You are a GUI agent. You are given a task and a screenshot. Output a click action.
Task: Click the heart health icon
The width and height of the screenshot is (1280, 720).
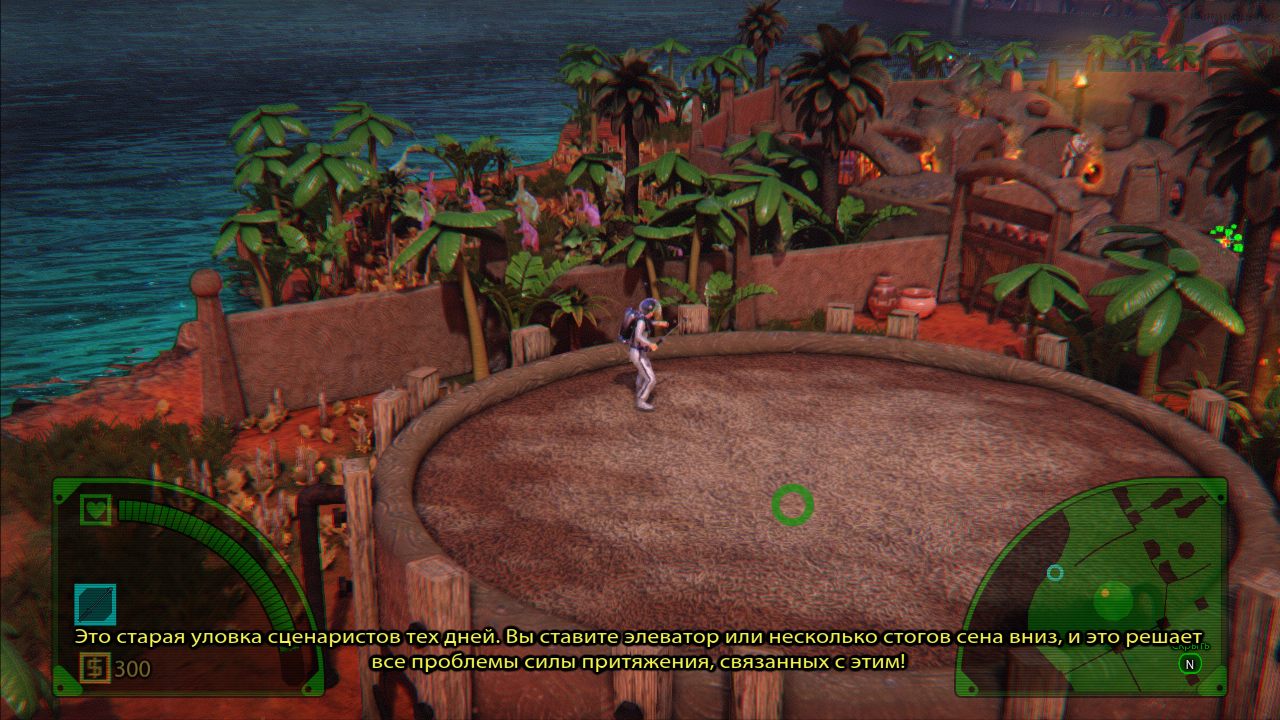96,509
